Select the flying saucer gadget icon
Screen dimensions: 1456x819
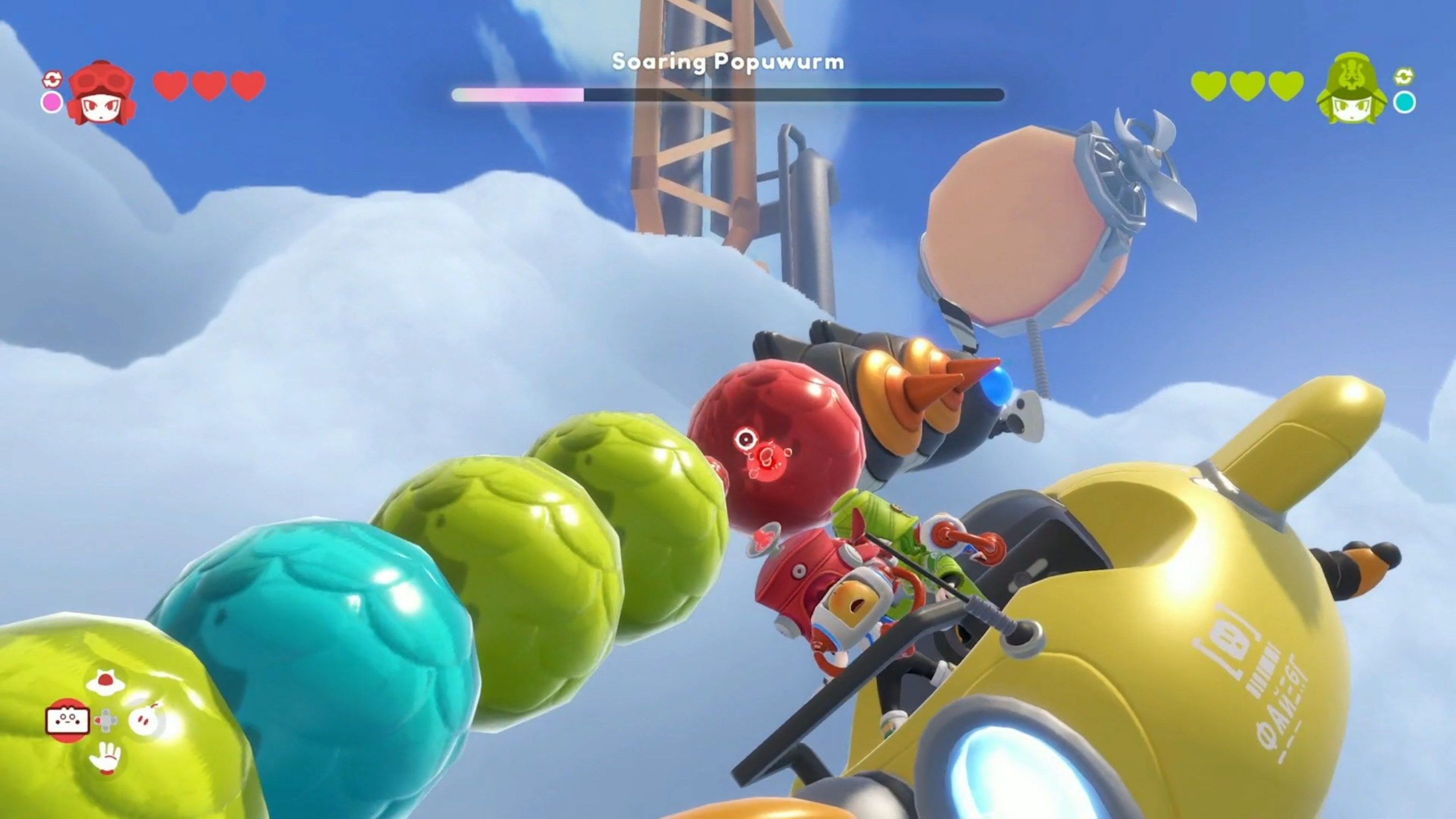click(x=106, y=682)
